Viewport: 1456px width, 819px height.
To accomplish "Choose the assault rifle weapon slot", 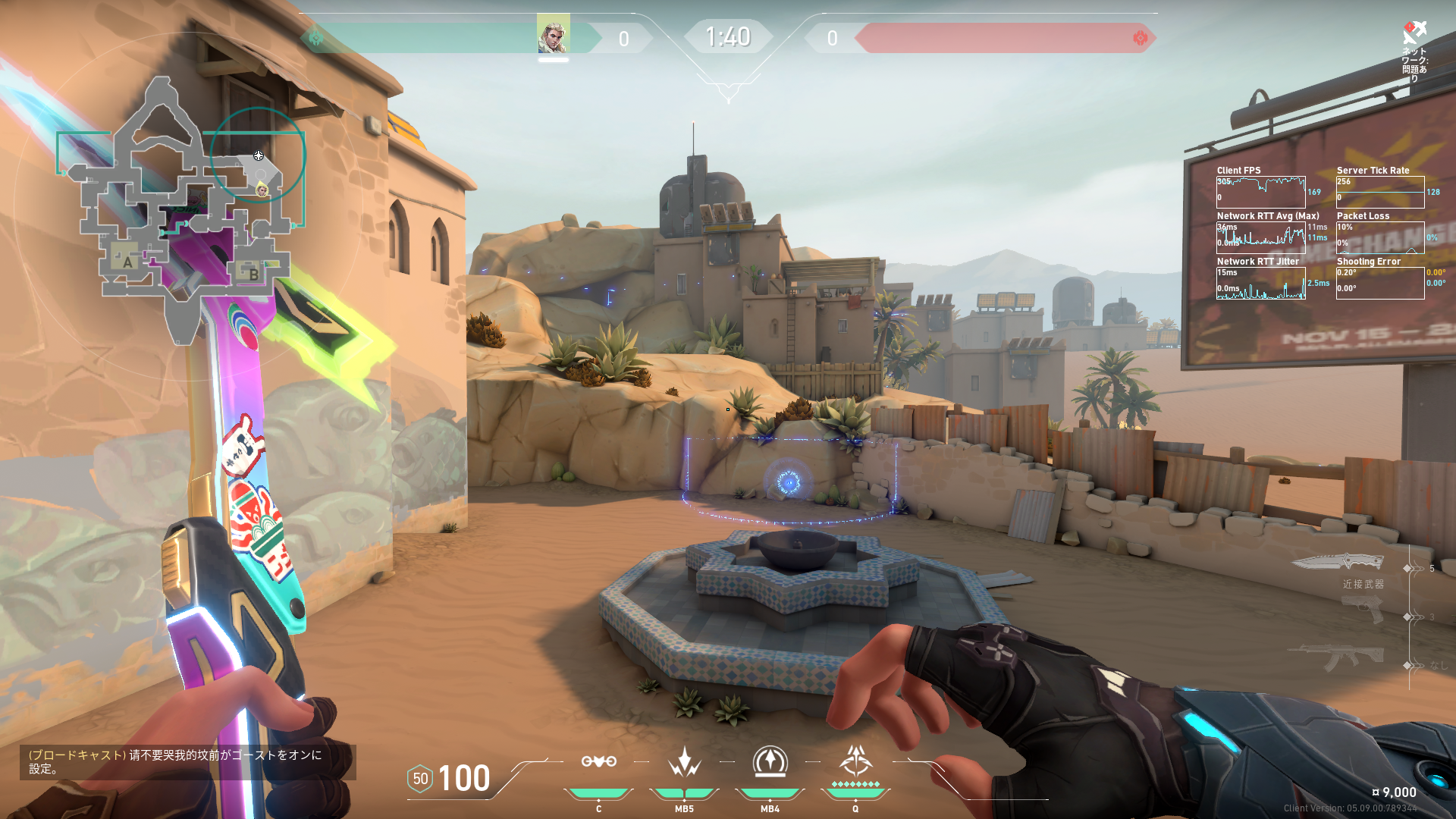I will click(x=1338, y=657).
